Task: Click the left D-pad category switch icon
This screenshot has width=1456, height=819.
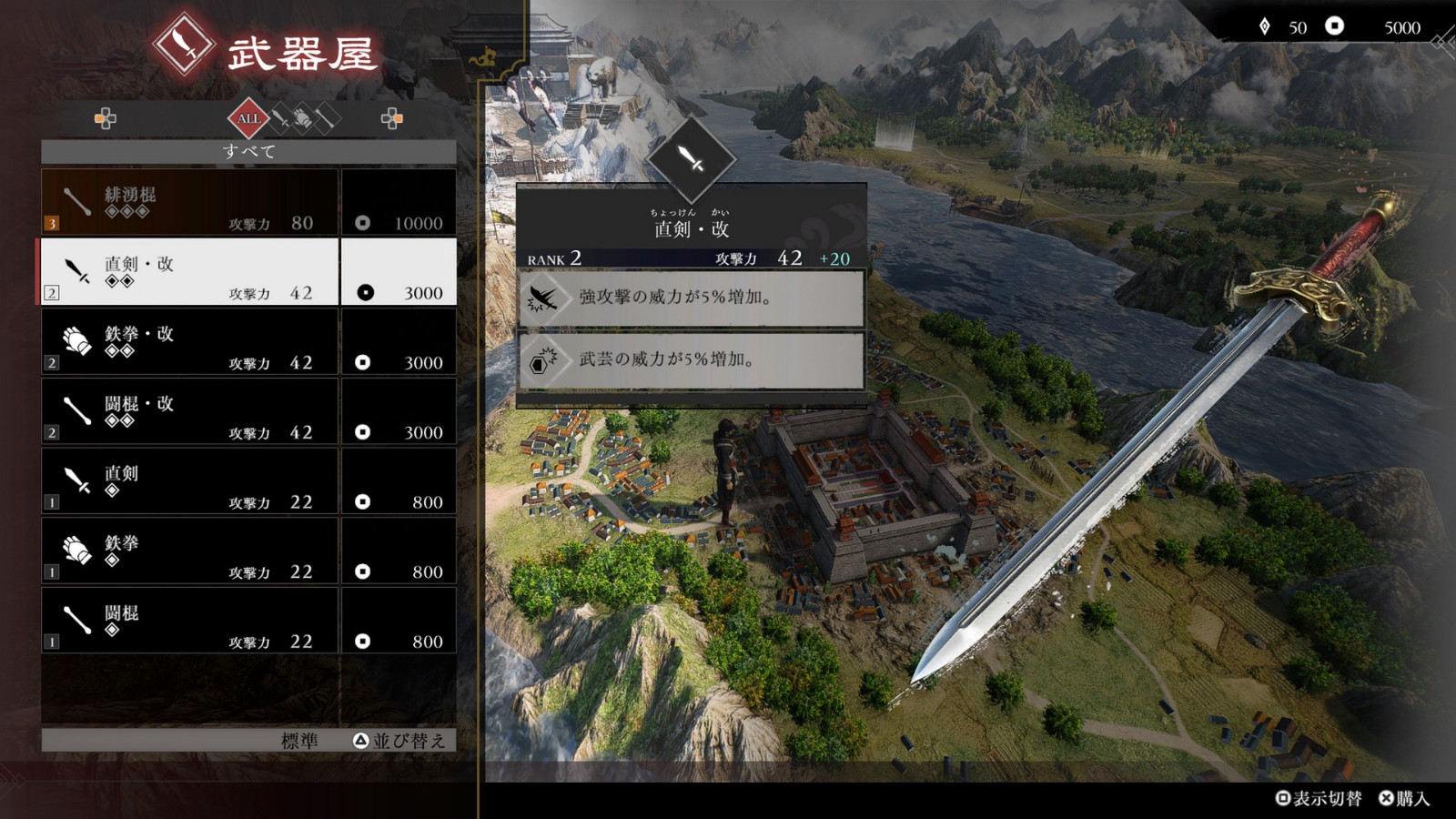Action: pos(105,117)
